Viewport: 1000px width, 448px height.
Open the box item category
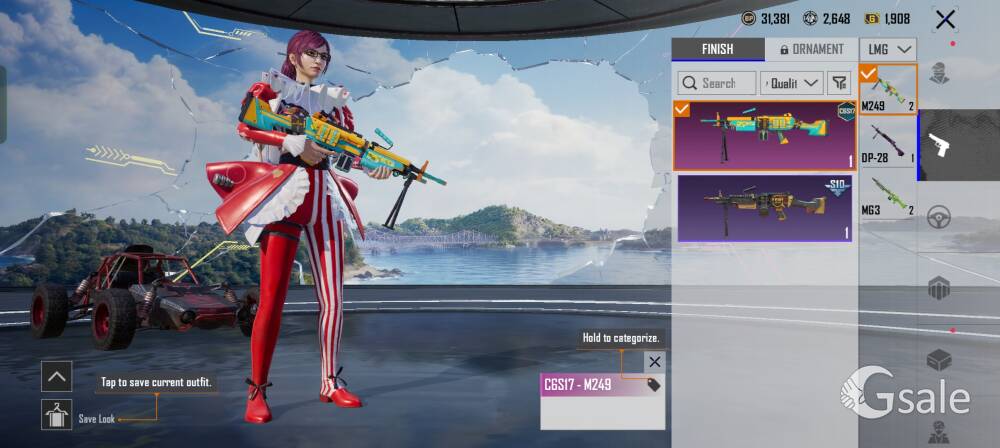click(939, 360)
